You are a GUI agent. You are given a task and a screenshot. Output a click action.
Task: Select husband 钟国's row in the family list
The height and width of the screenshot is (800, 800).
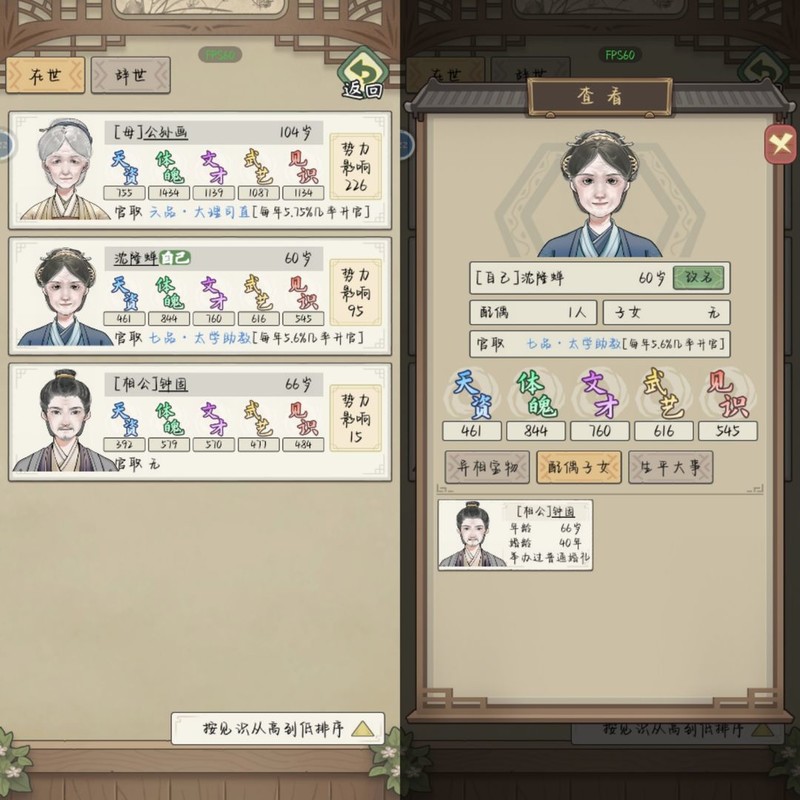pos(199,420)
